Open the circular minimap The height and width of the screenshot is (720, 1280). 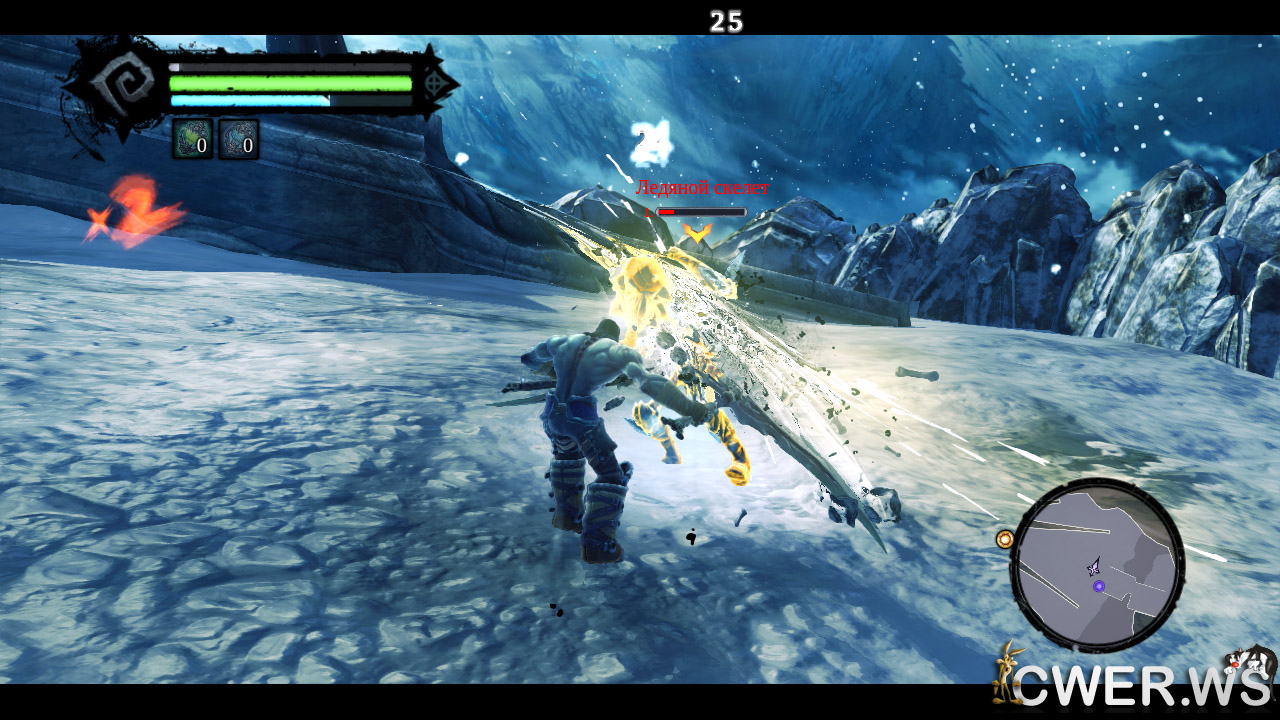point(1097,564)
